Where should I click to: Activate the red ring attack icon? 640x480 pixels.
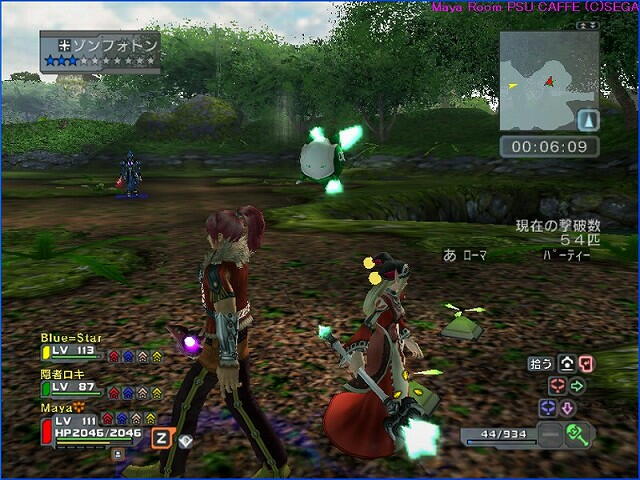(x=557, y=385)
